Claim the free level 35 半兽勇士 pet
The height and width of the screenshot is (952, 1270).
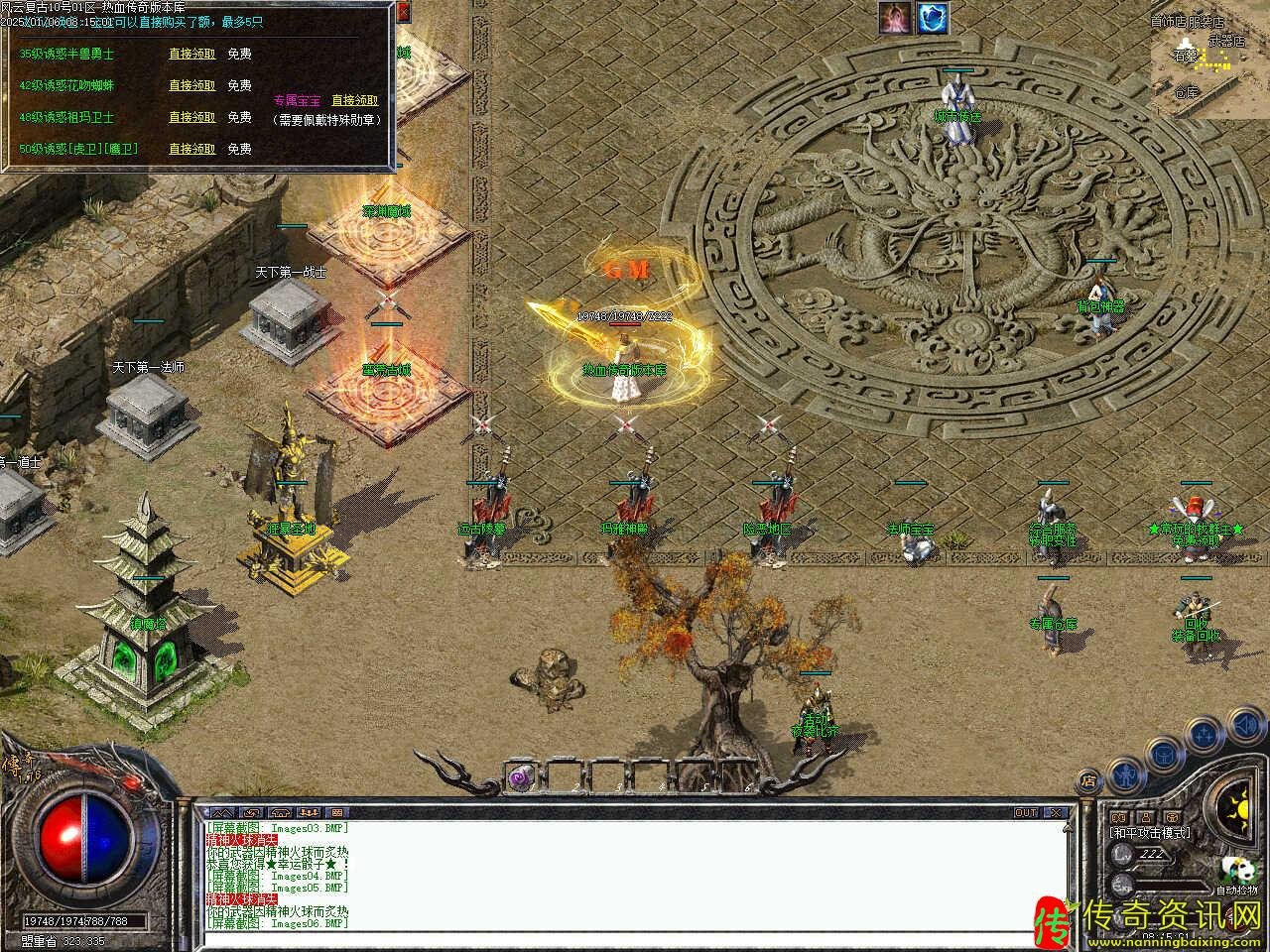pos(191,55)
